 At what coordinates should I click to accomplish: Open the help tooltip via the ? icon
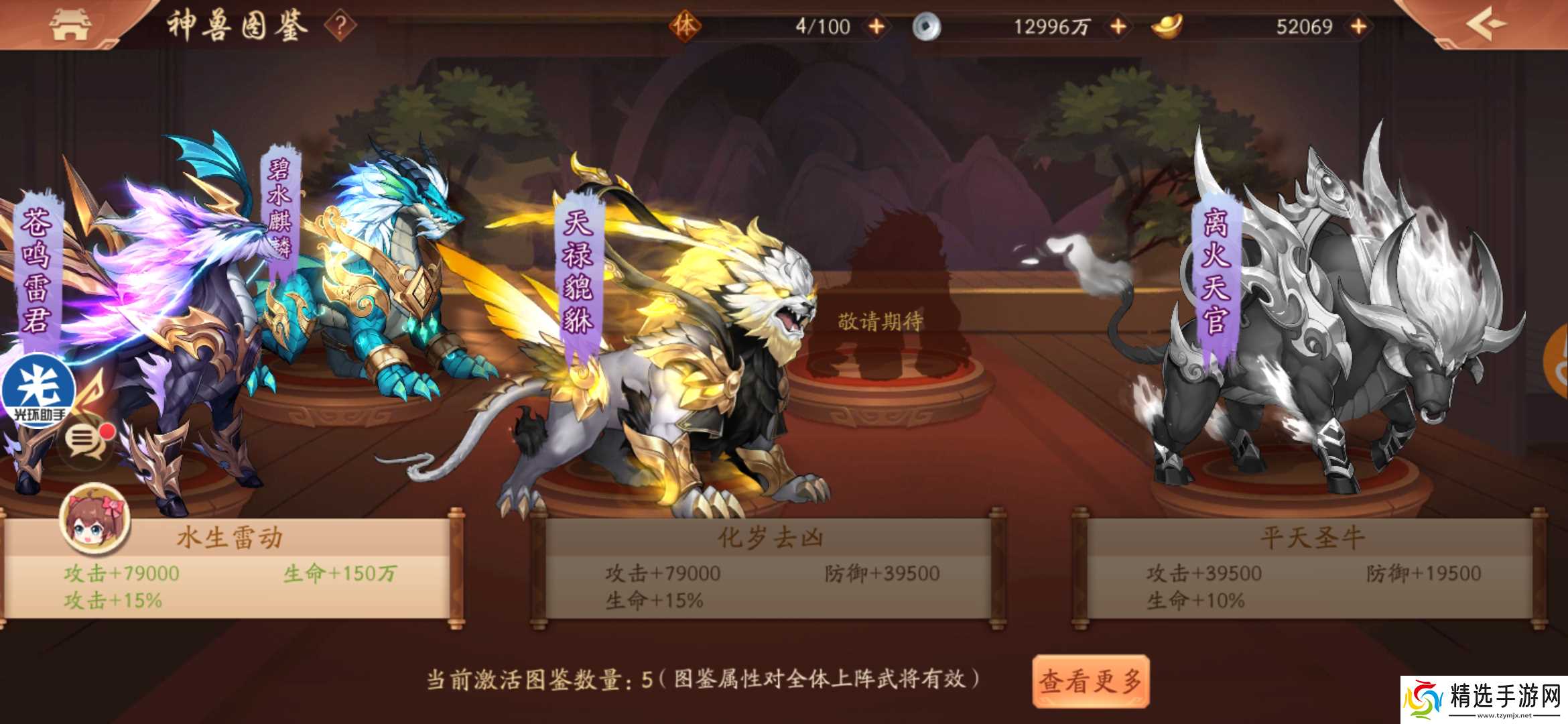(x=342, y=25)
